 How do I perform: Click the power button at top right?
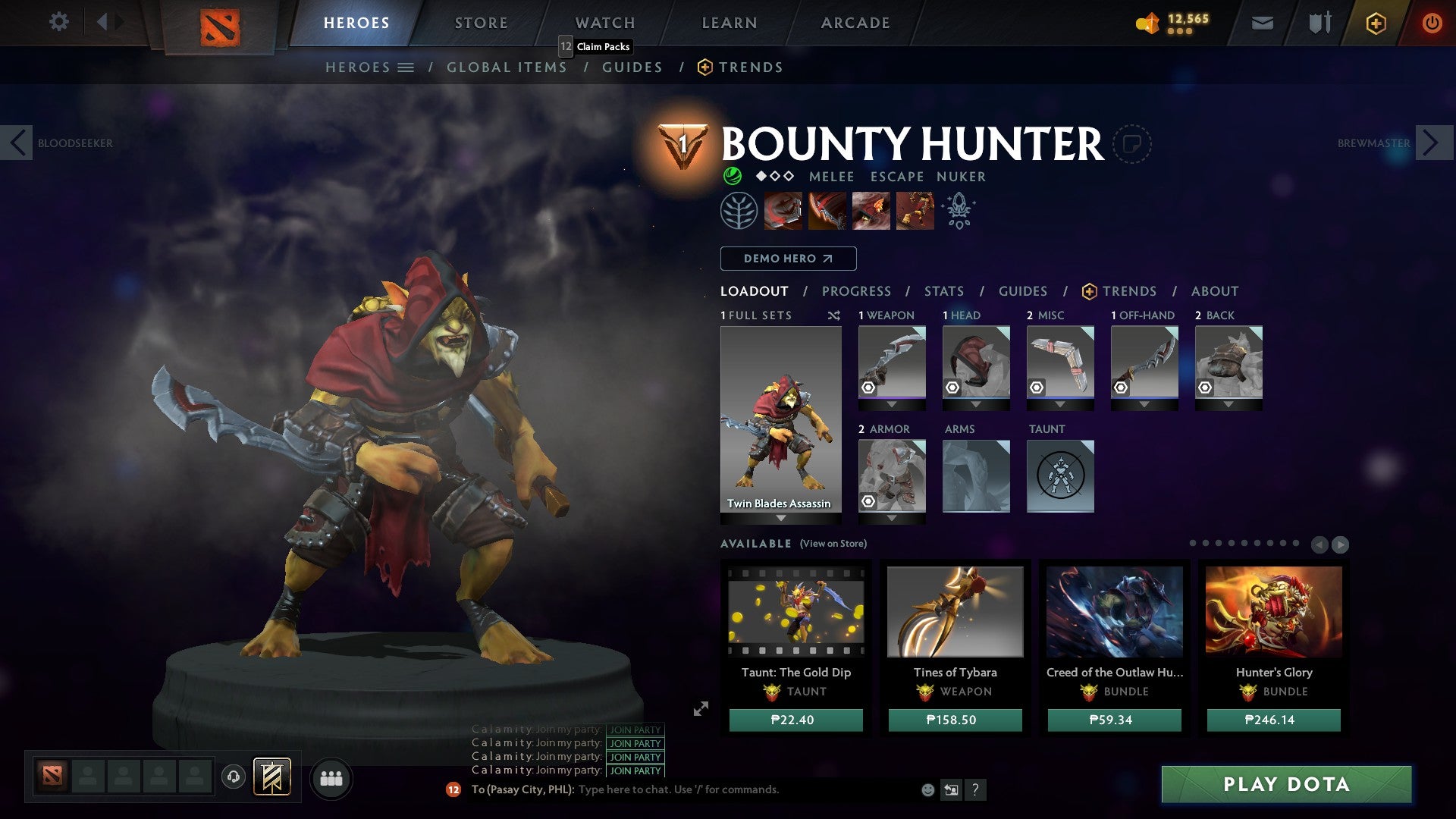coord(1432,23)
